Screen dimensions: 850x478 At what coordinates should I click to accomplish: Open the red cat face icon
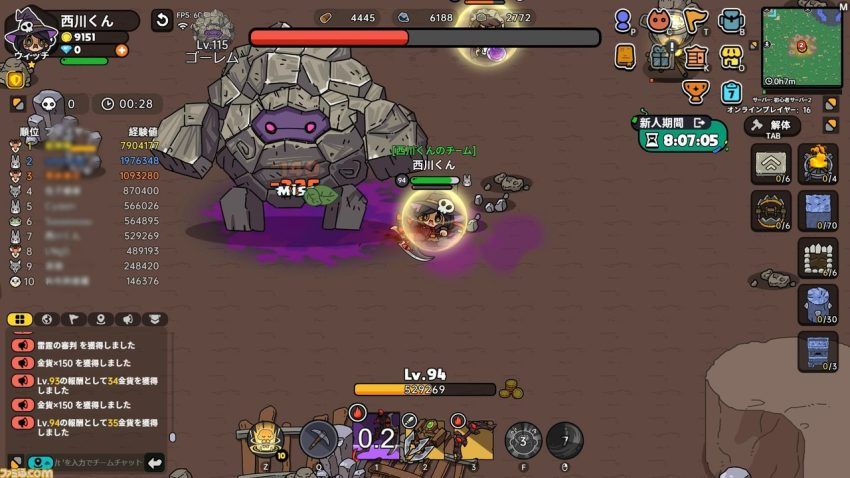point(658,20)
